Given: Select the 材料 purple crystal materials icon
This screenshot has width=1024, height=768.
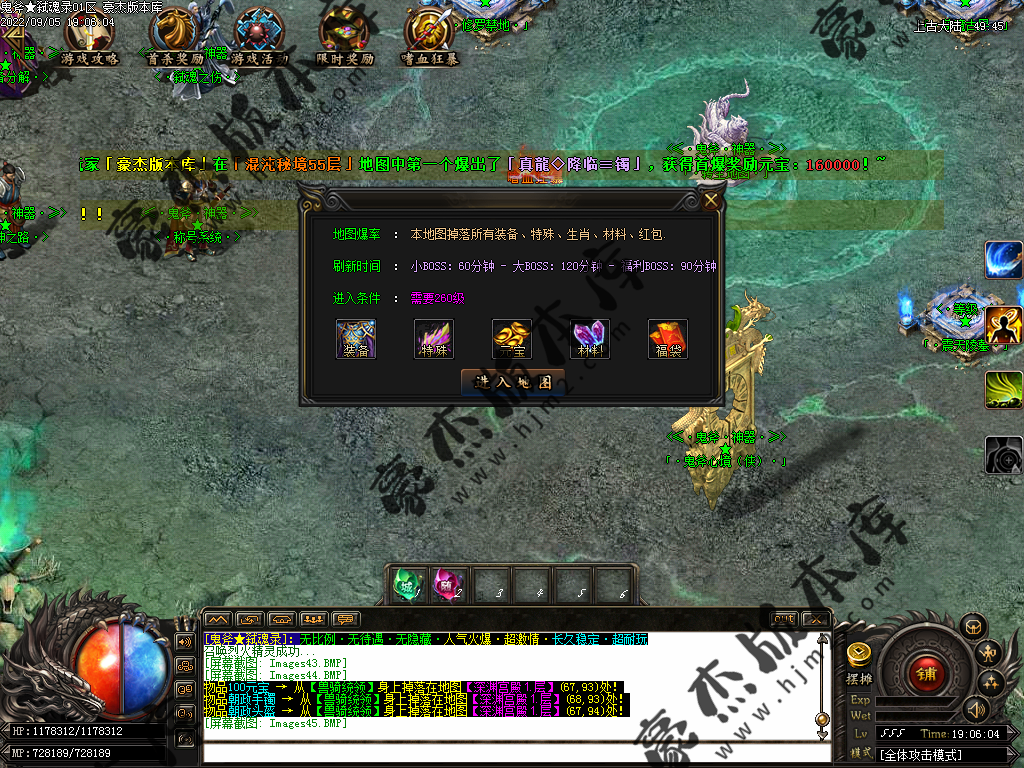Looking at the screenshot, I should pos(590,338).
